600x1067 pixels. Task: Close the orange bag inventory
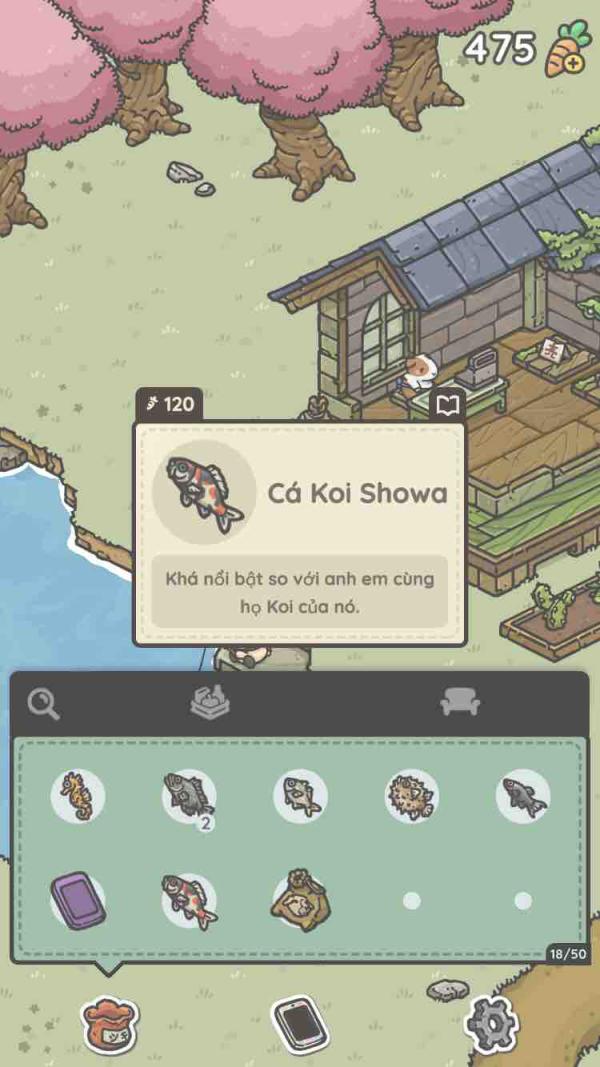[x=110, y=1024]
